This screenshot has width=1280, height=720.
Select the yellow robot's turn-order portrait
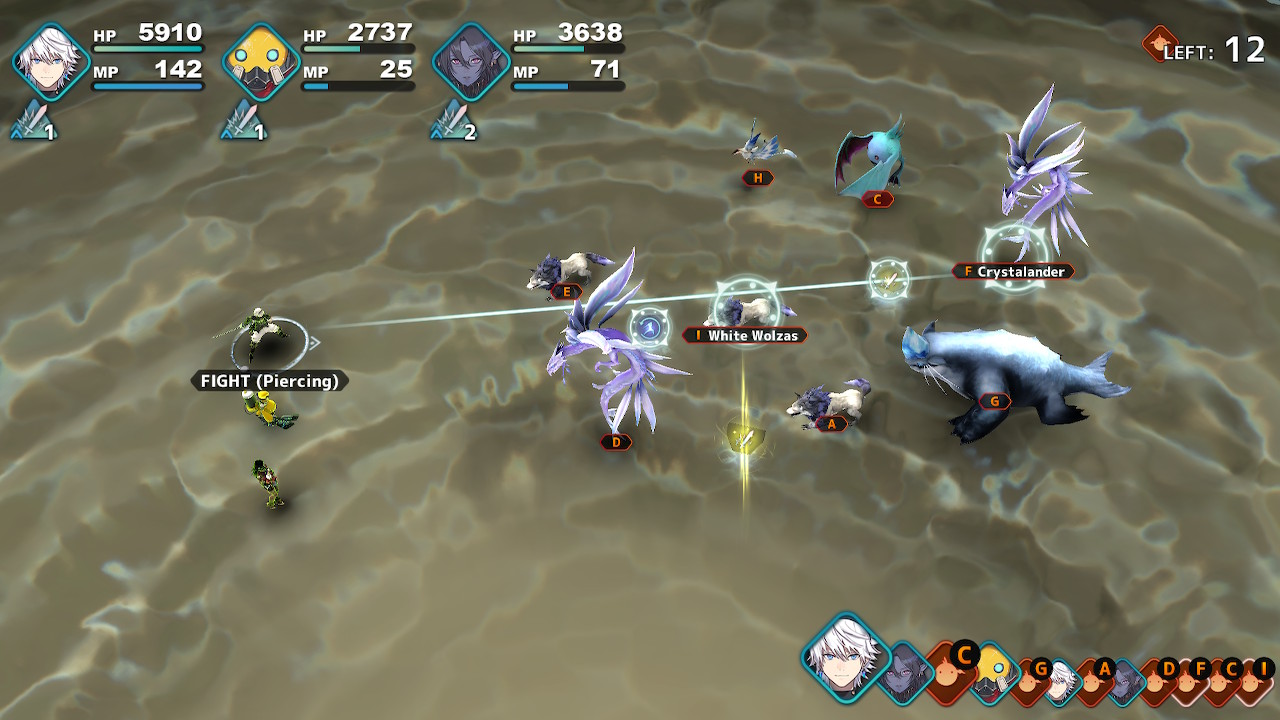(x=994, y=671)
